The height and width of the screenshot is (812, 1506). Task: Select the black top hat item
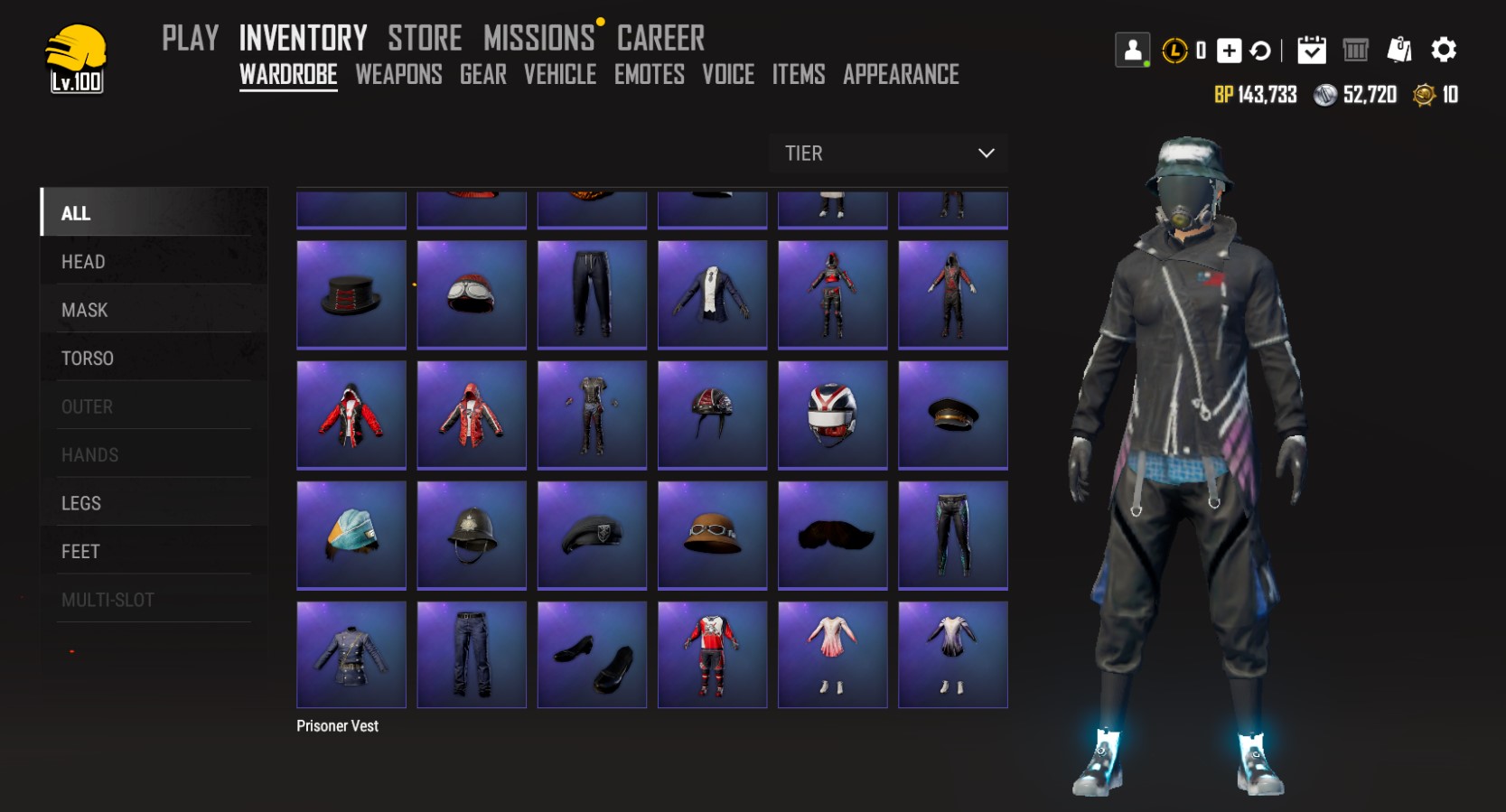coord(351,294)
